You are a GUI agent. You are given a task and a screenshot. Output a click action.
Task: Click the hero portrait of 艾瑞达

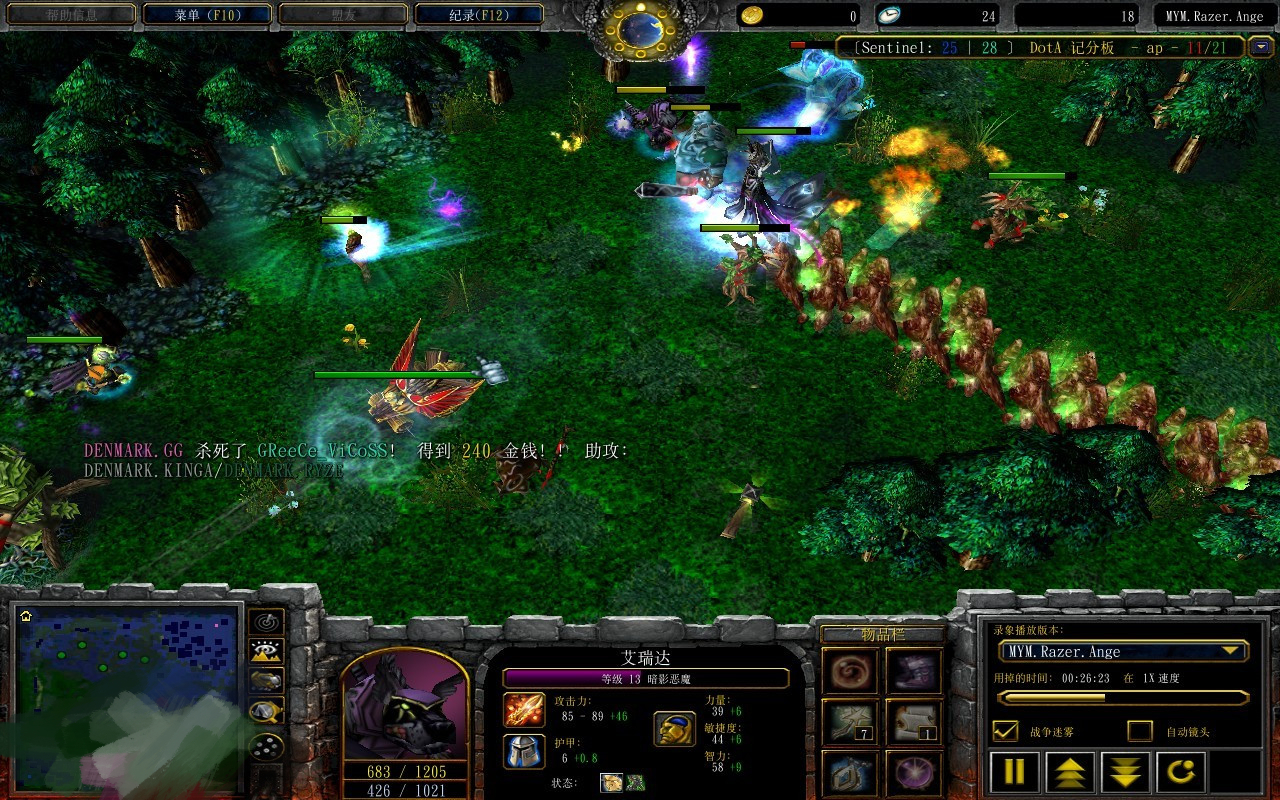pyautogui.click(x=405, y=705)
